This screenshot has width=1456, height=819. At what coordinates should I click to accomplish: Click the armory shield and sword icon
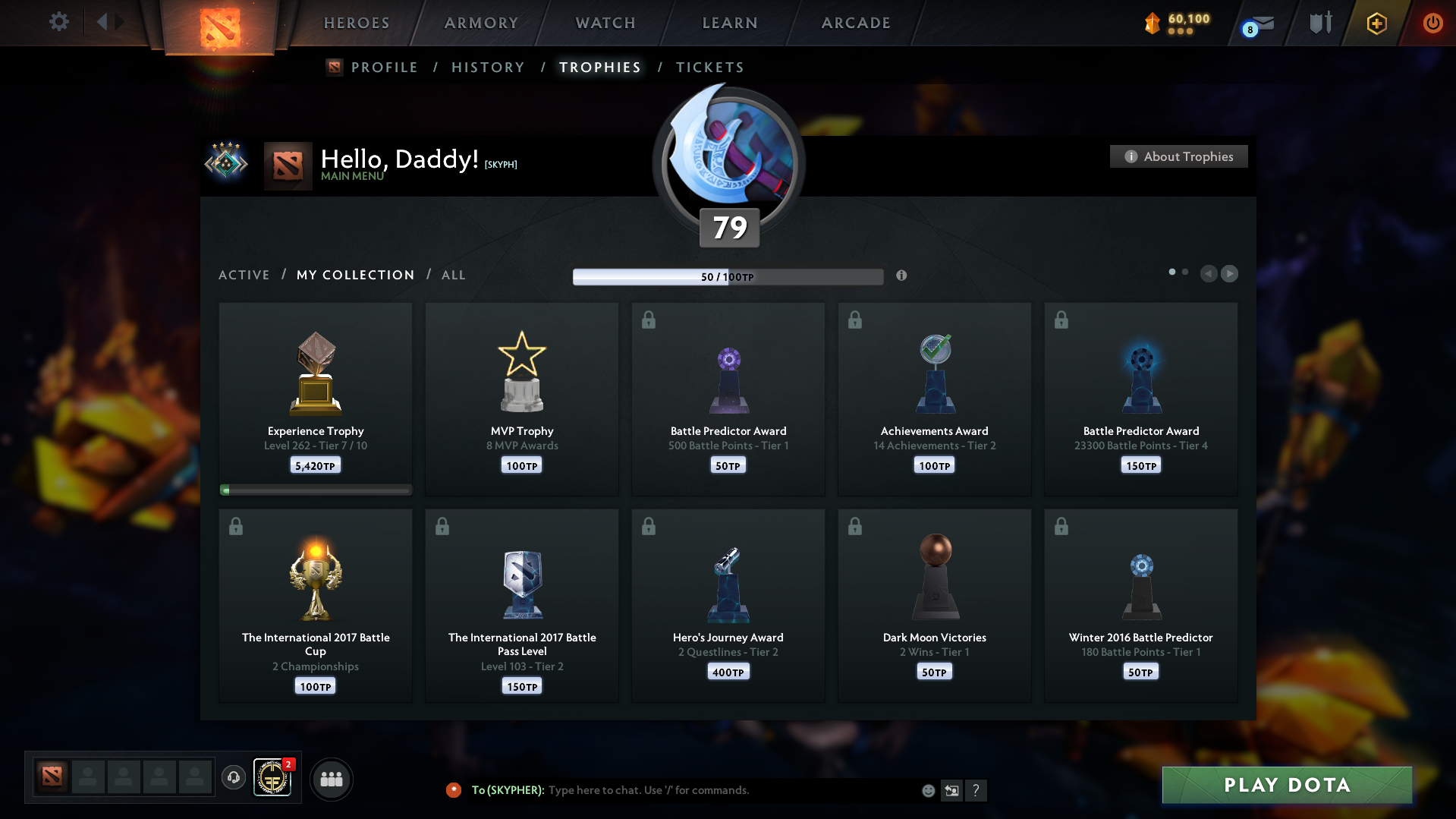[x=1319, y=23]
